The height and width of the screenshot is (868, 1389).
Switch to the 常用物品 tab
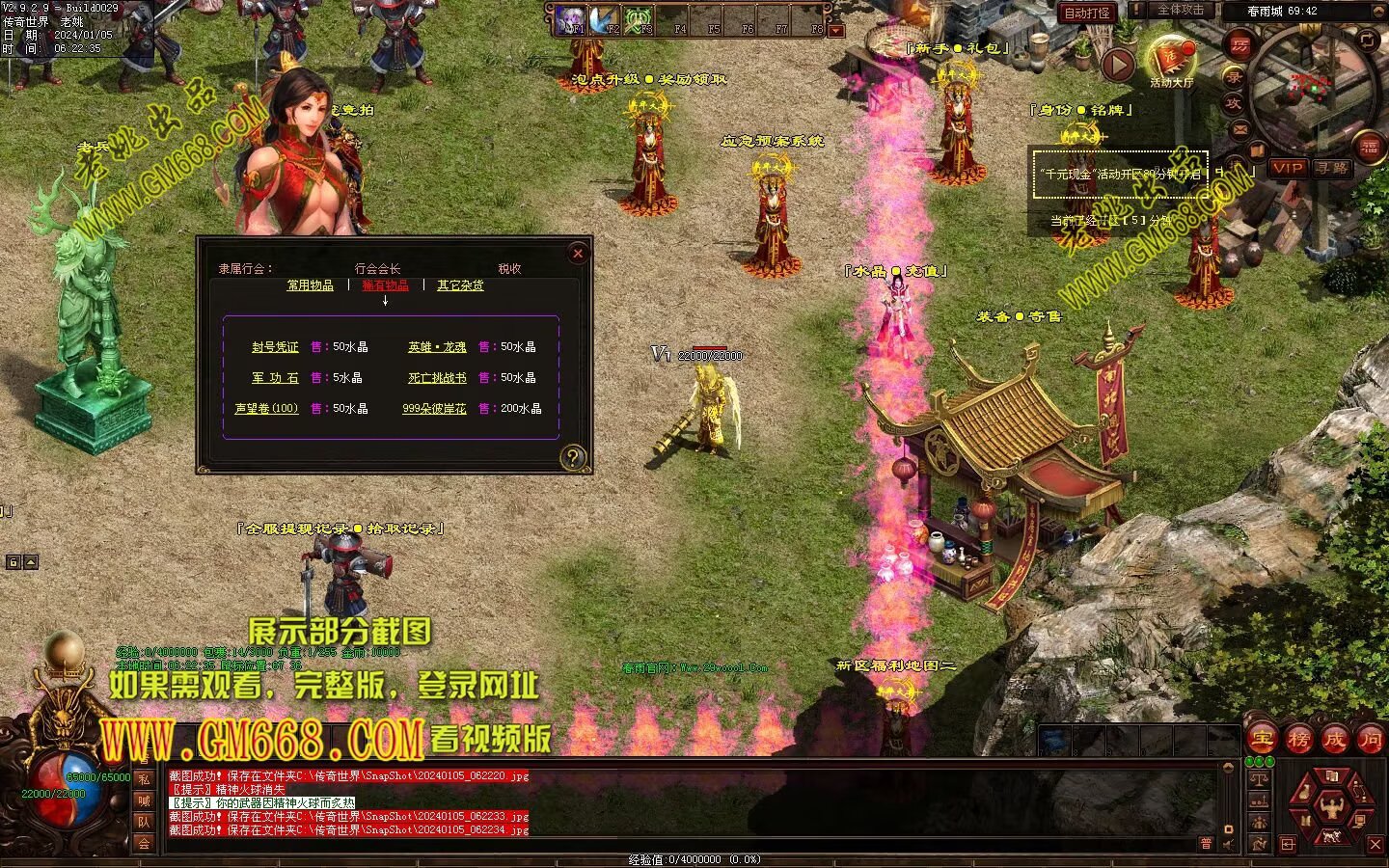310,285
